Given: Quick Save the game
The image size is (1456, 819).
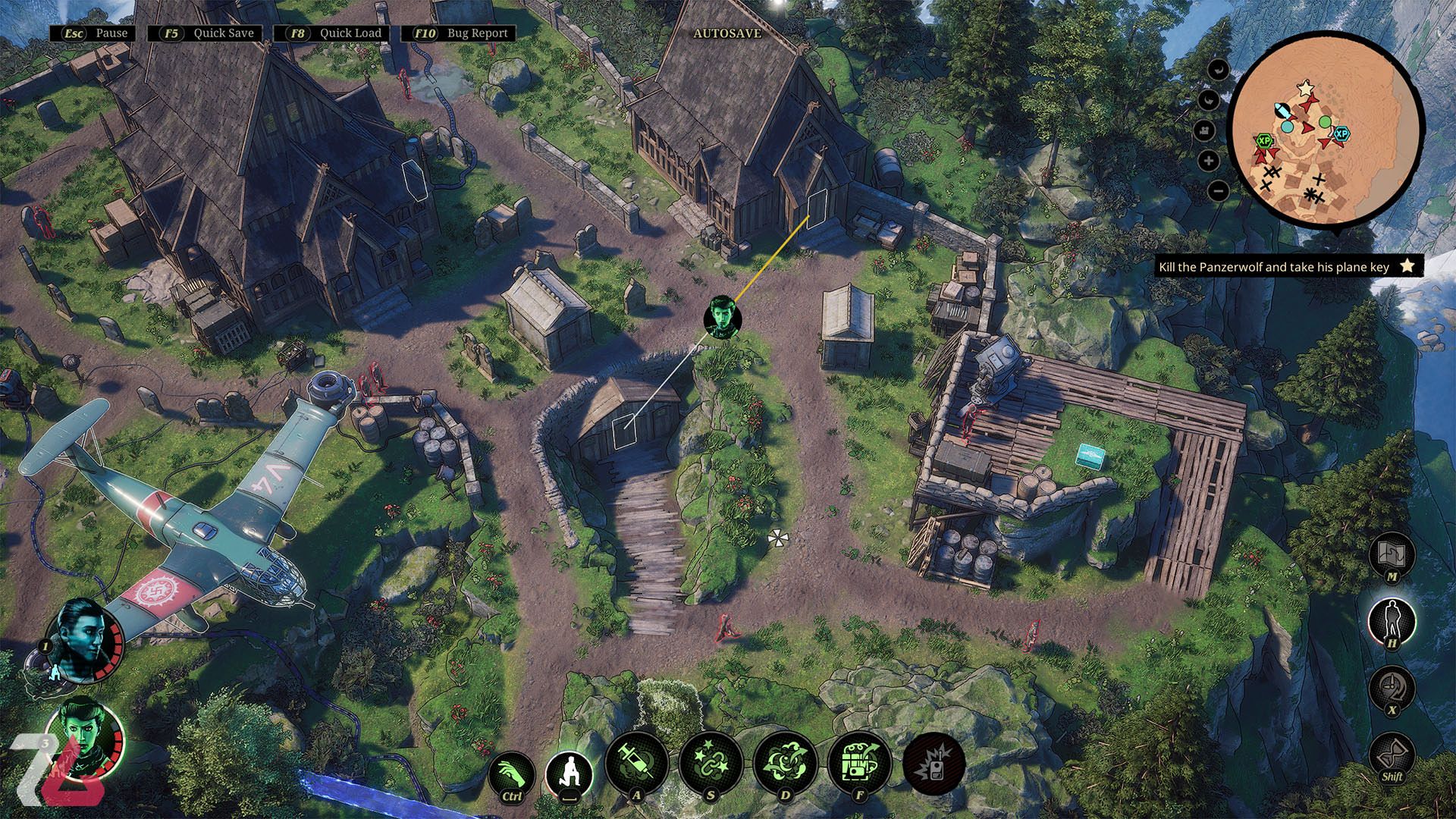Looking at the screenshot, I should click(x=206, y=33).
